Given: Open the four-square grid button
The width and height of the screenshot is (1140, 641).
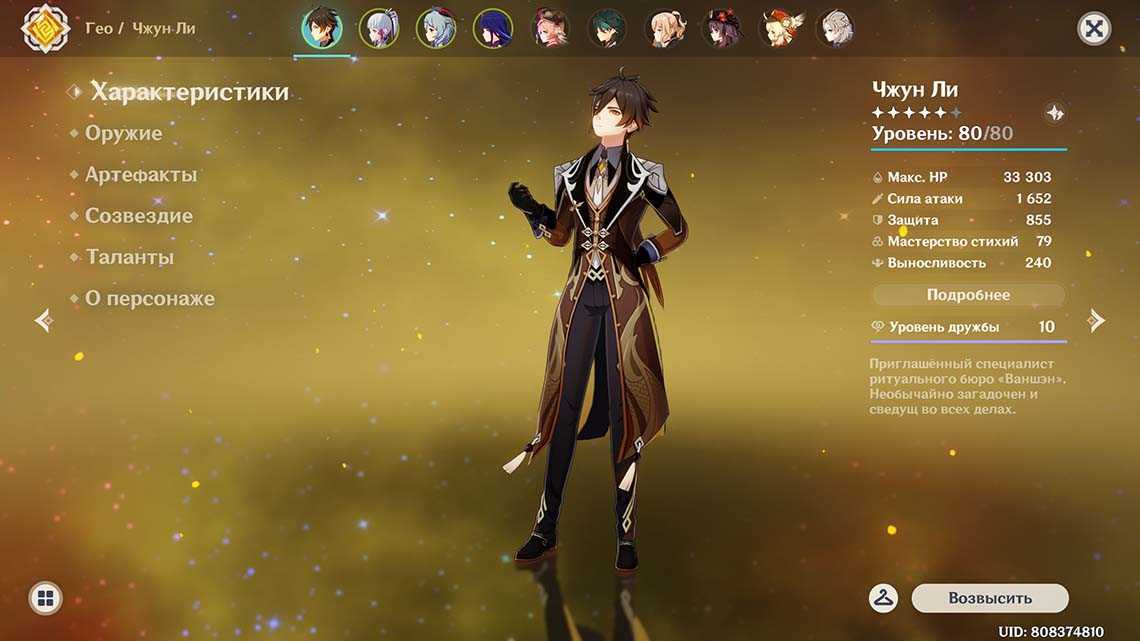Looking at the screenshot, I should click(45, 598).
